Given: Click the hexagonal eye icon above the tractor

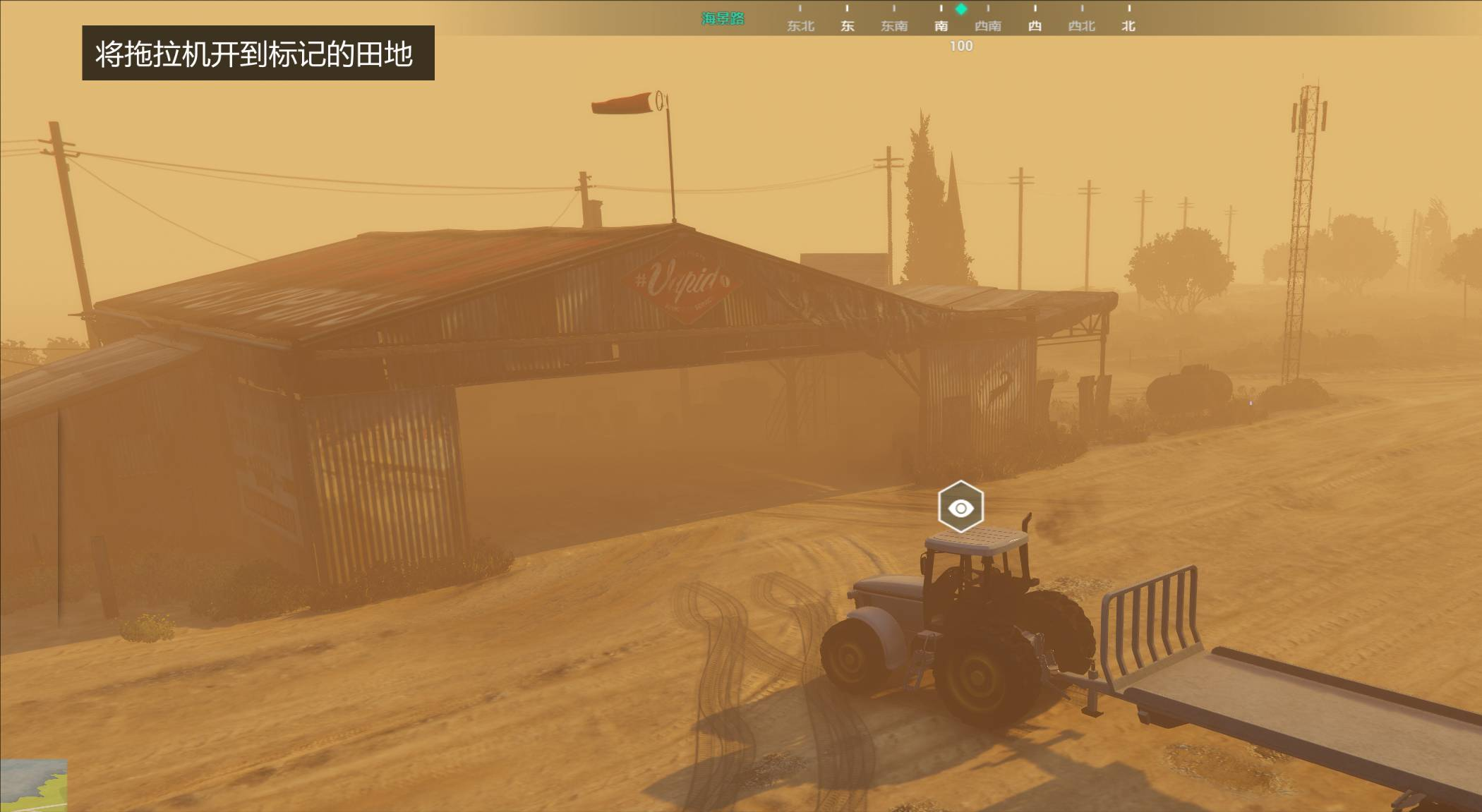Looking at the screenshot, I should [960, 507].
